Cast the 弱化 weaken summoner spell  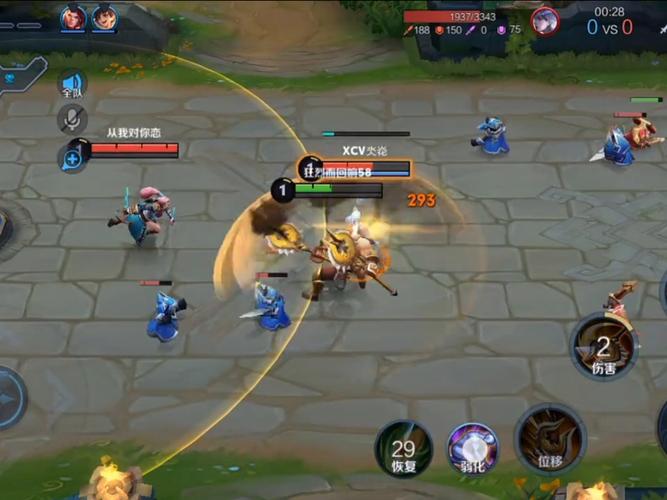(x=472, y=447)
